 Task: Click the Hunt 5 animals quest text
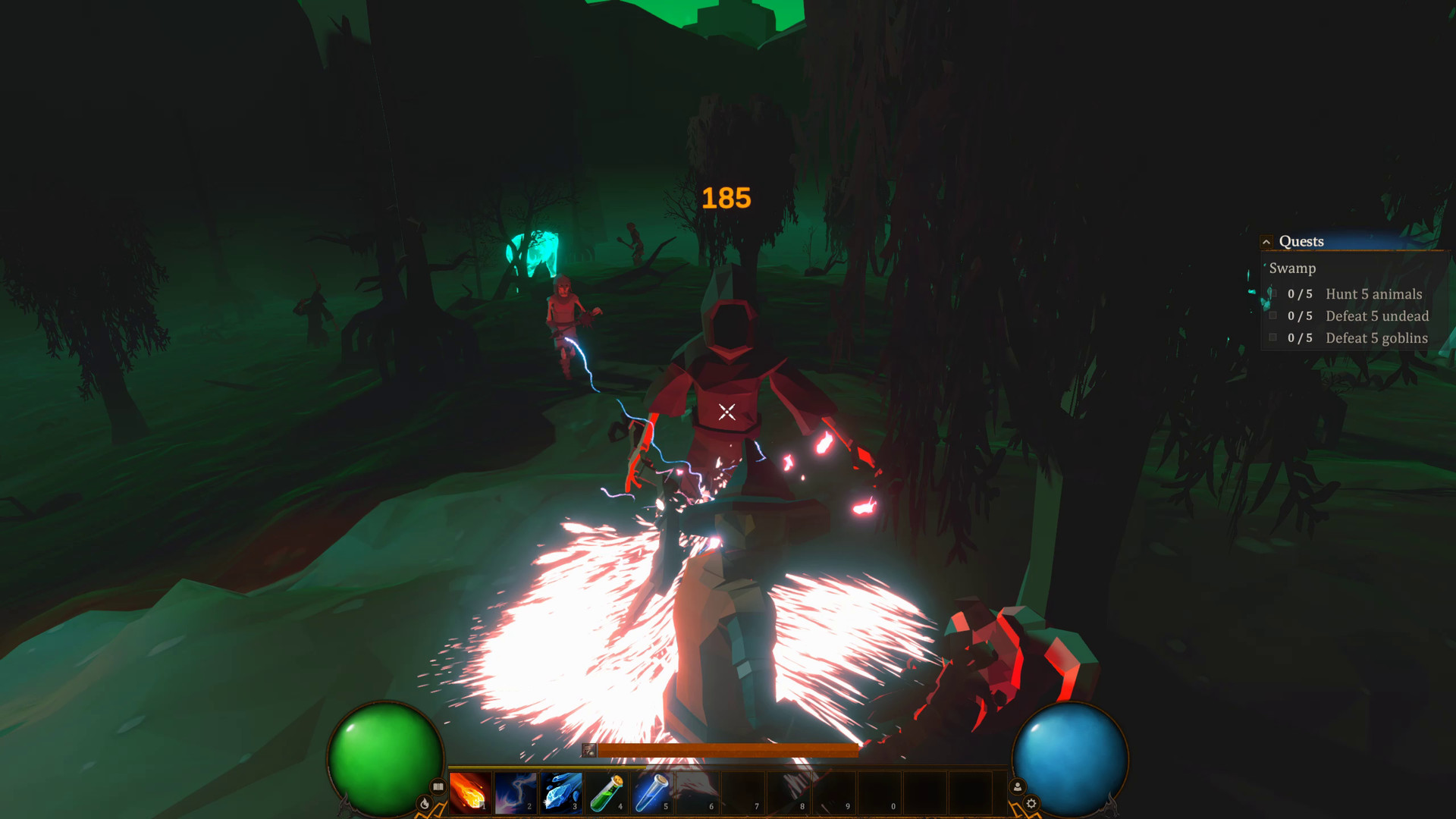pos(1373,294)
